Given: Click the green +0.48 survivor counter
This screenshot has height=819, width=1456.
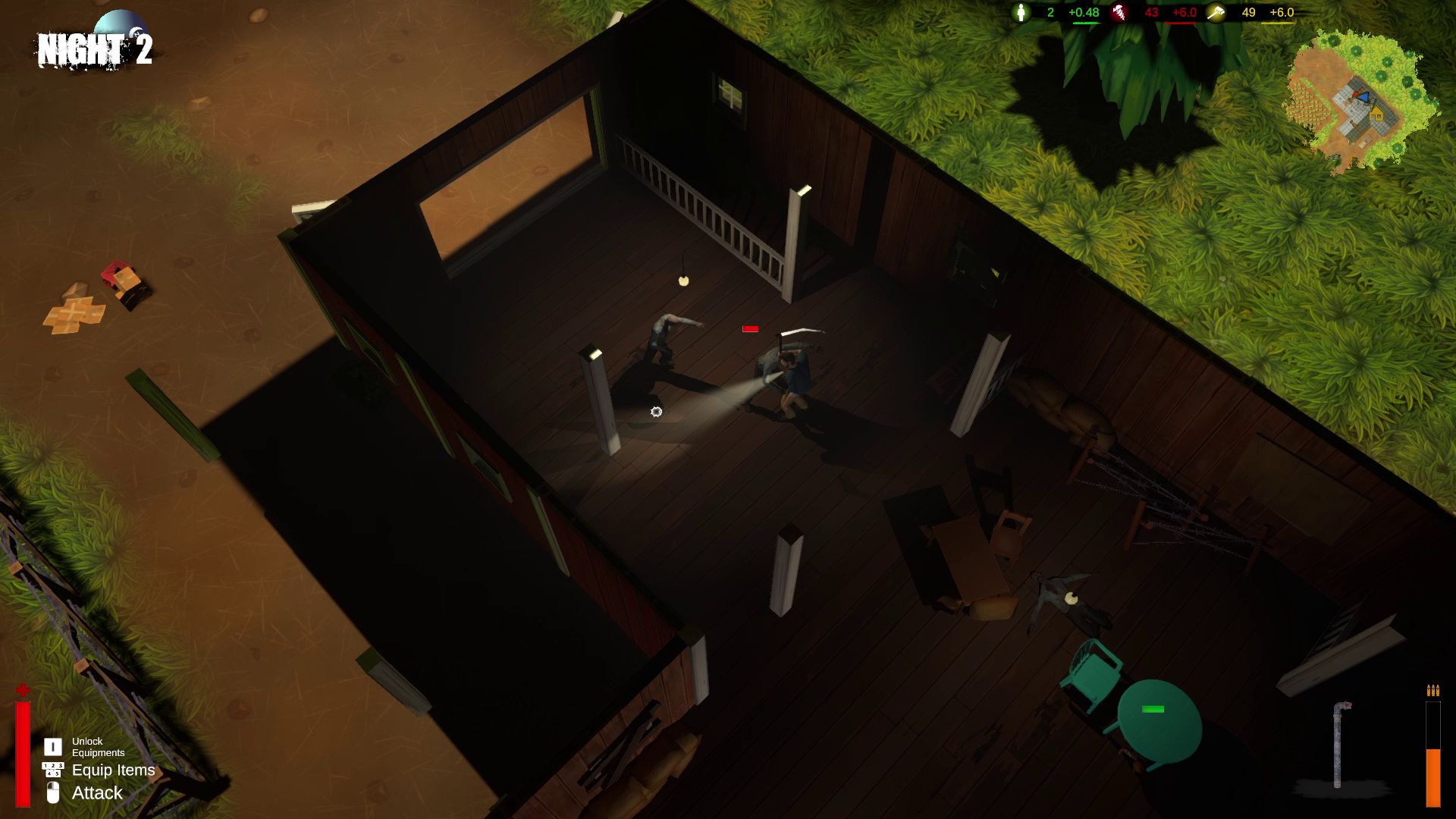Looking at the screenshot, I should point(1084,13).
